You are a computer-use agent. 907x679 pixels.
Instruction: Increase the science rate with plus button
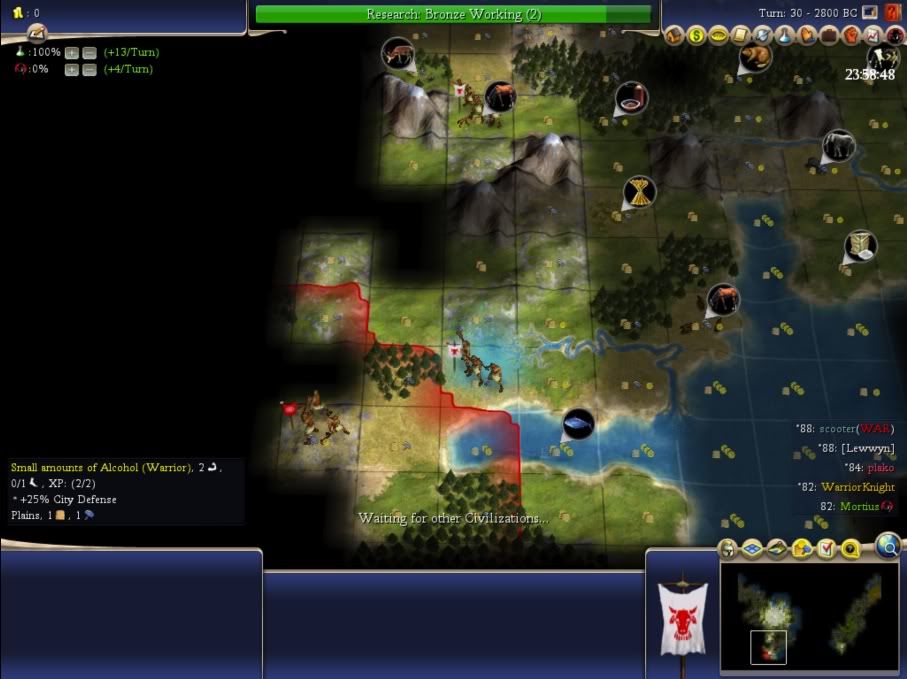[72, 52]
